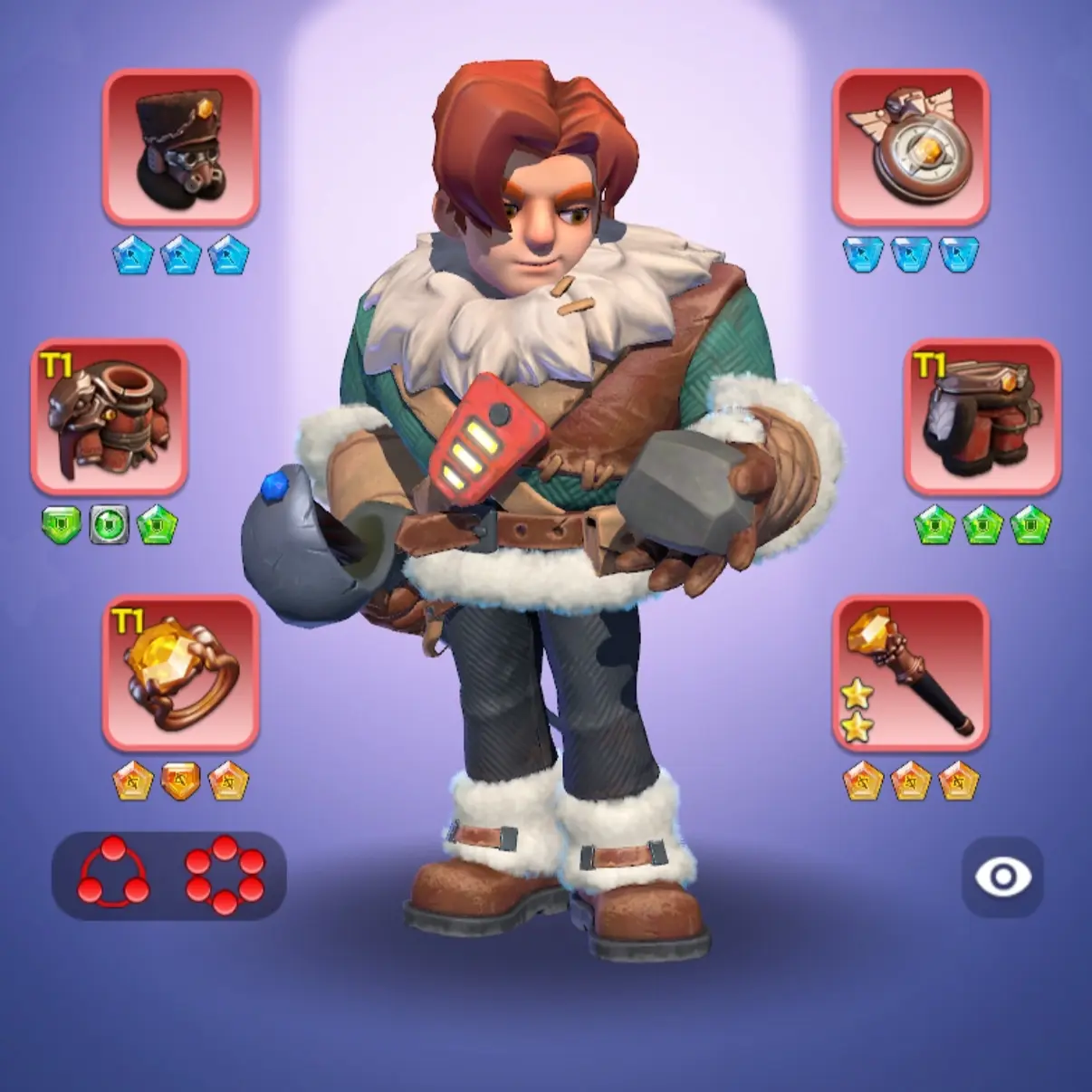Screen dimensions: 1092x1092
Task: Select the three-dot red formation icon
Action: click(x=114, y=876)
